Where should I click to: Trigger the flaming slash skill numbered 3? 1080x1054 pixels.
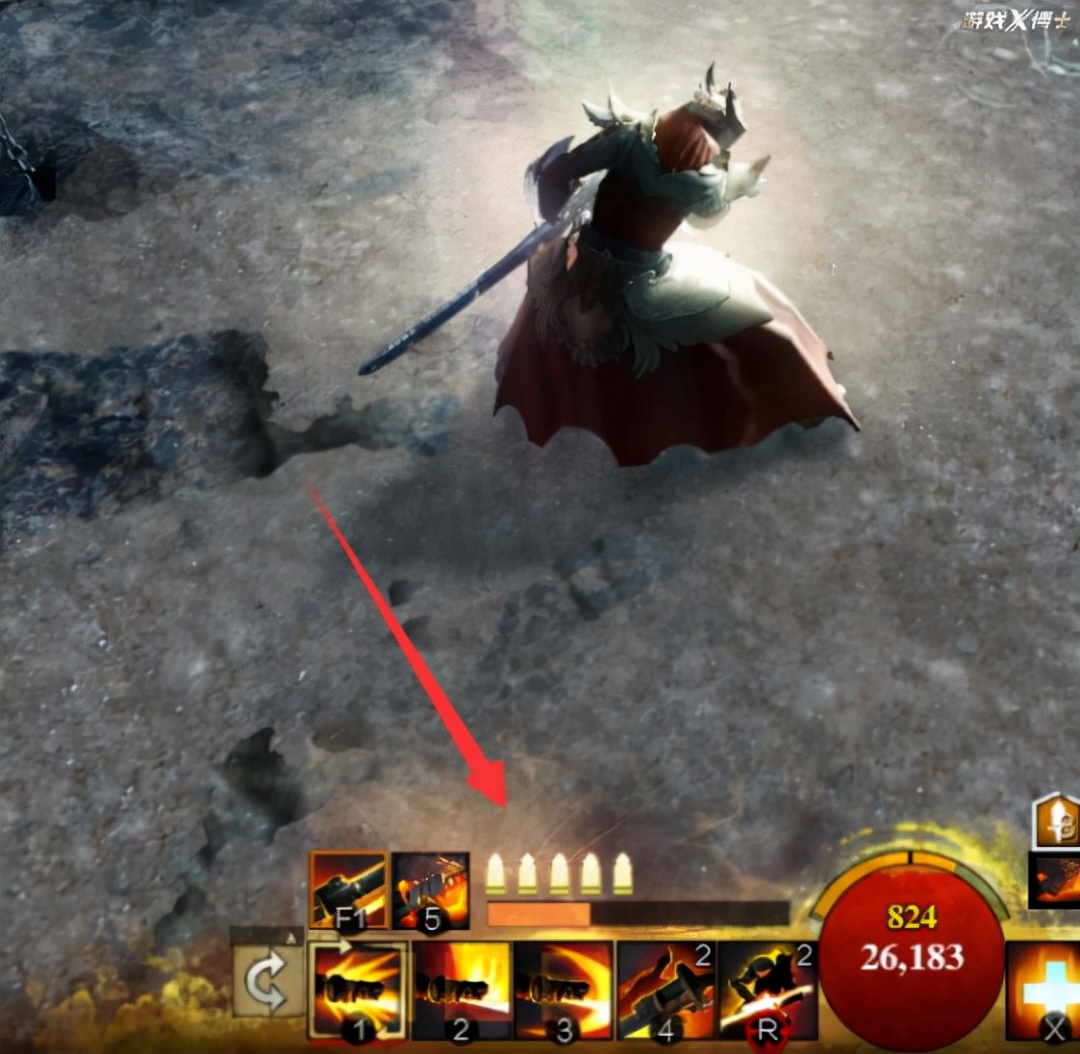[x=563, y=987]
